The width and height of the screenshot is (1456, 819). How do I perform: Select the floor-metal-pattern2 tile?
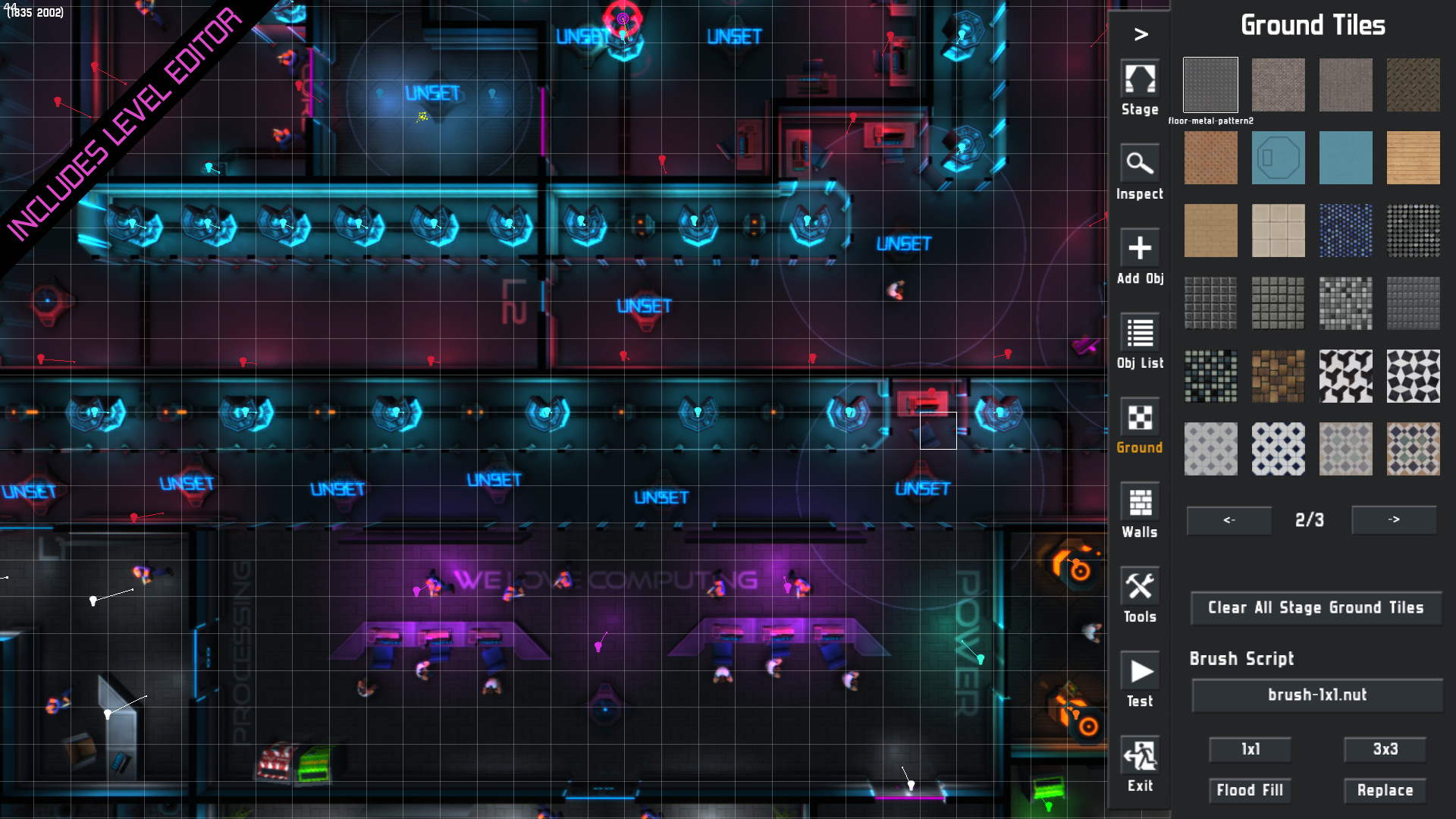(x=1210, y=84)
